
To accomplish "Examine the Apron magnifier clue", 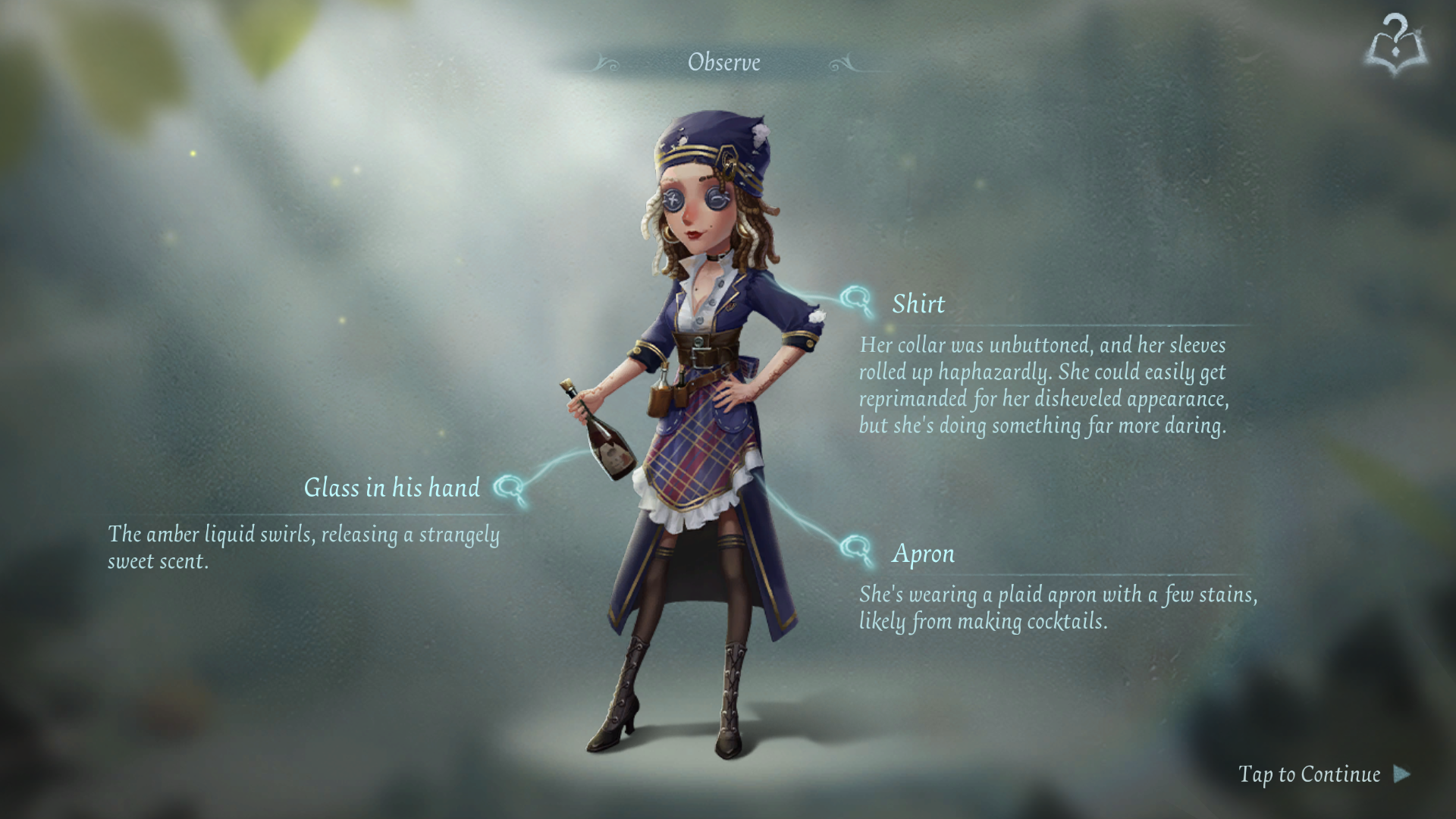I will [858, 548].
